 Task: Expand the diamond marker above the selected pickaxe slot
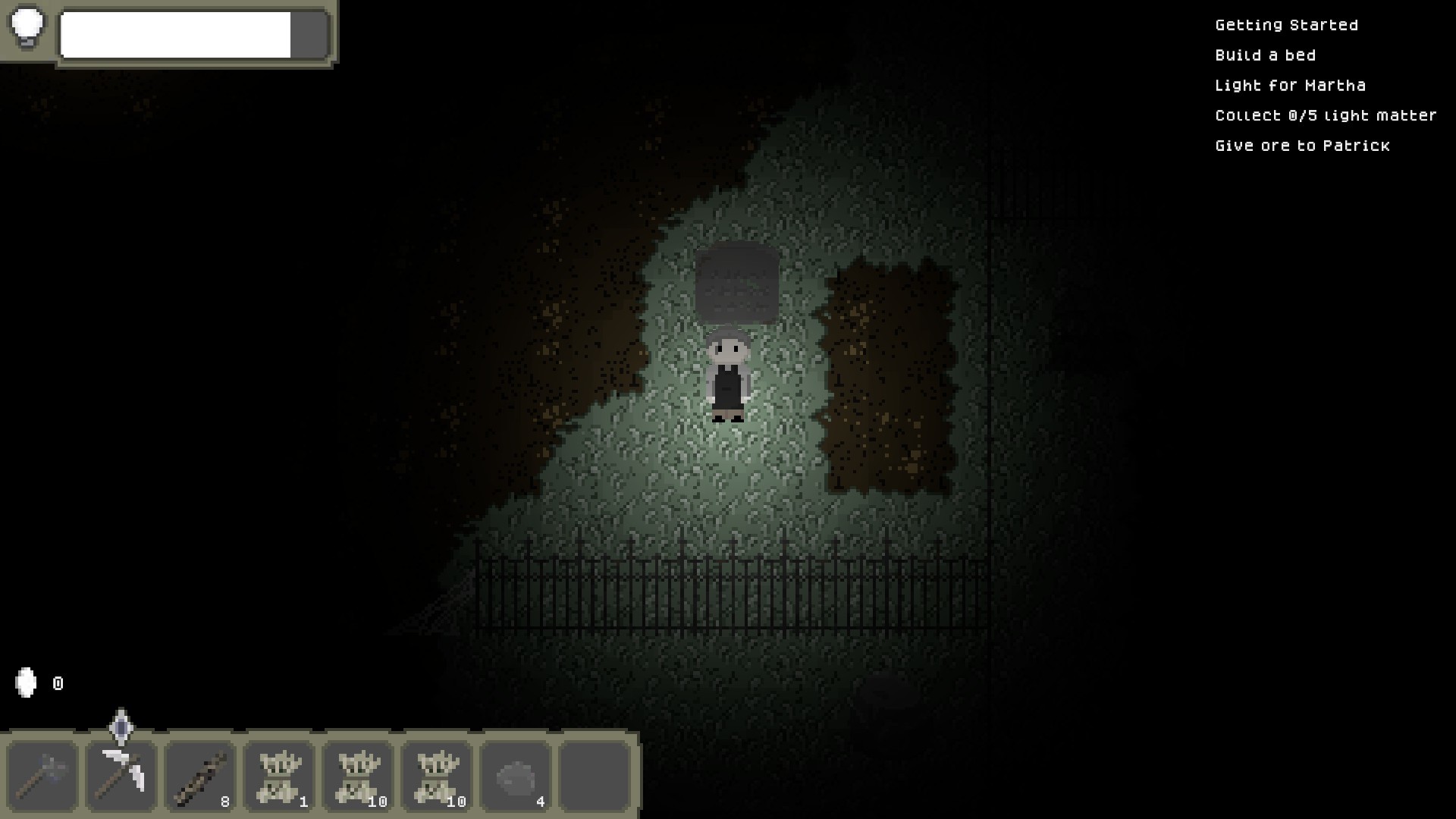[121, 729]
